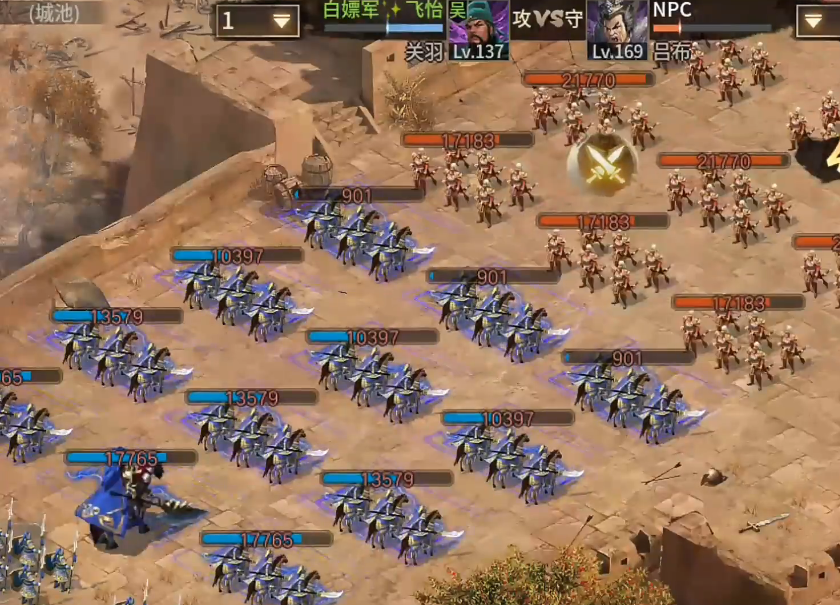This screenshot has height=605, width=840.
Task: Open the dropdown showing number 1
Action: pos(258,21)
